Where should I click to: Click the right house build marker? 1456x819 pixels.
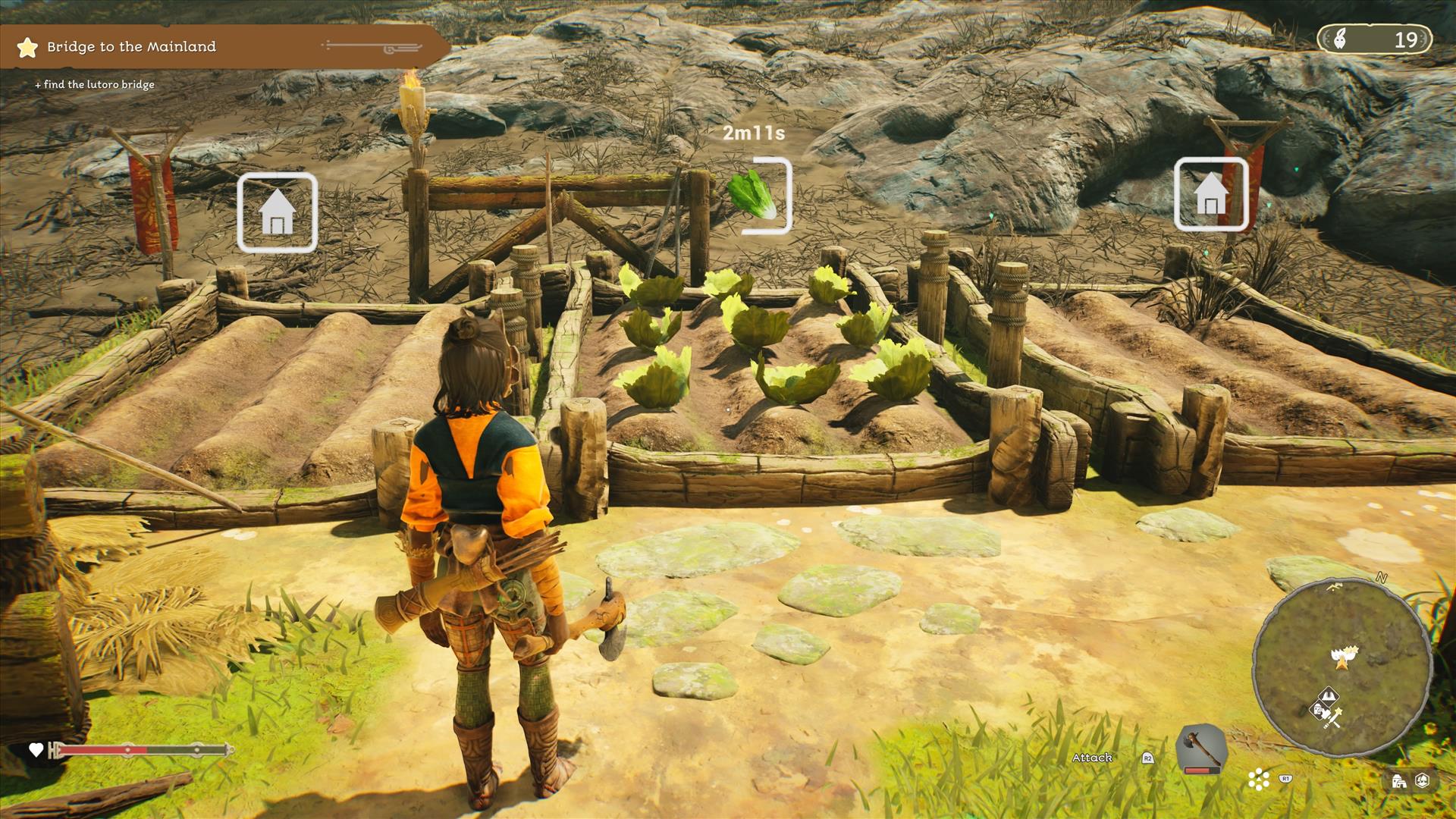(x=1210, y=195)
